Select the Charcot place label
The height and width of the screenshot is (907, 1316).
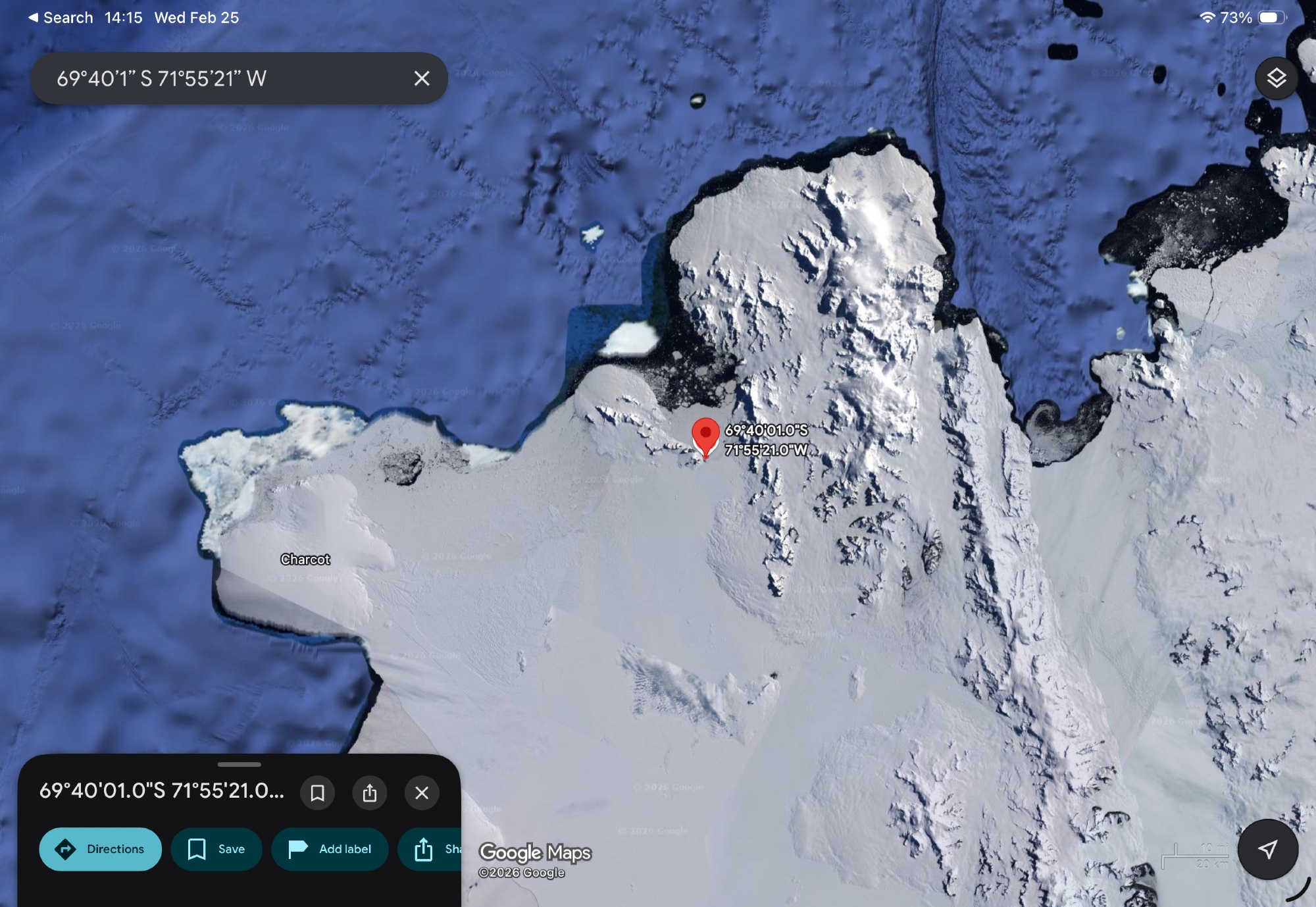pyautogui.click(x=305, y=559)
